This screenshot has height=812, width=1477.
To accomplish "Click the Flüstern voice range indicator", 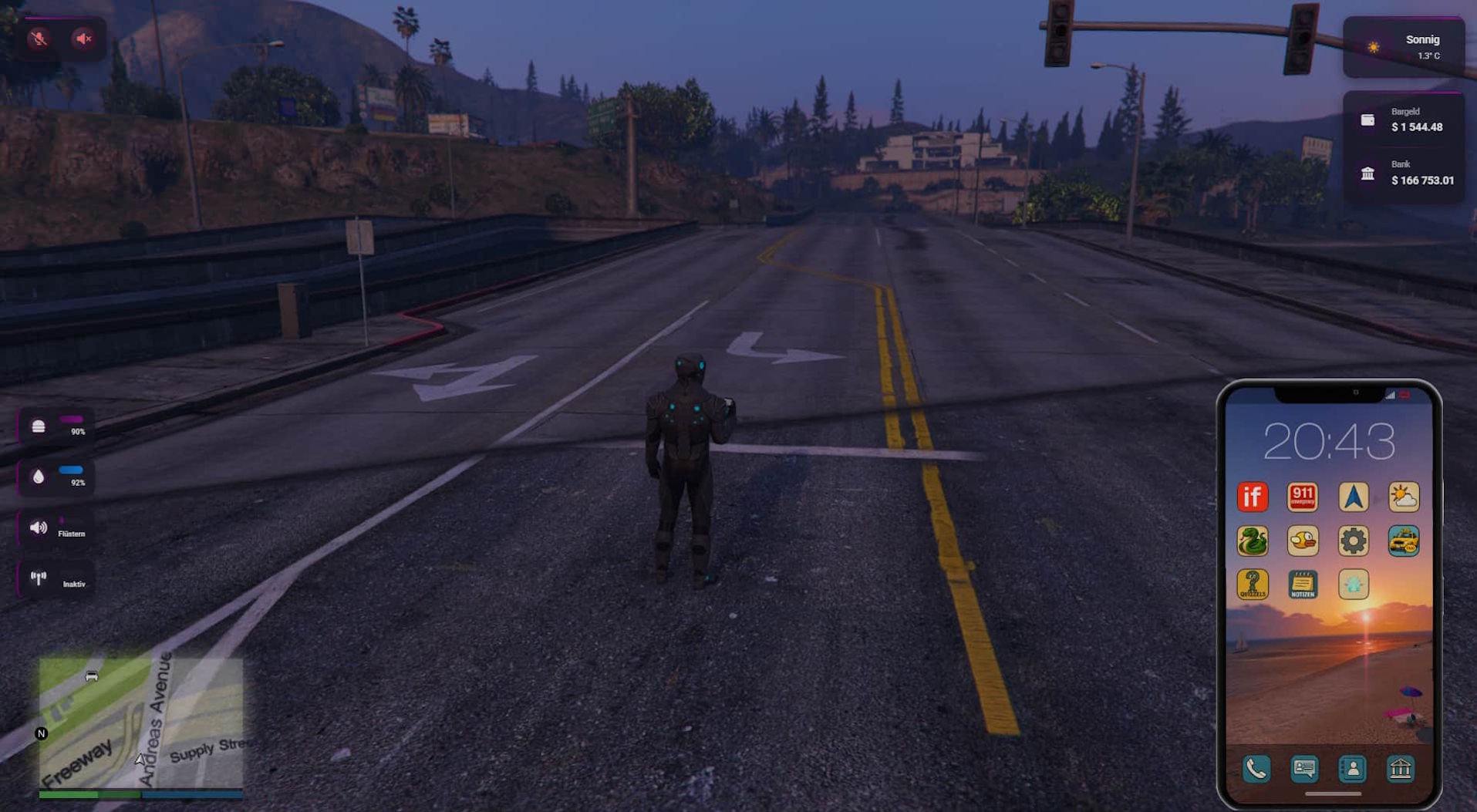I will 56,528.
